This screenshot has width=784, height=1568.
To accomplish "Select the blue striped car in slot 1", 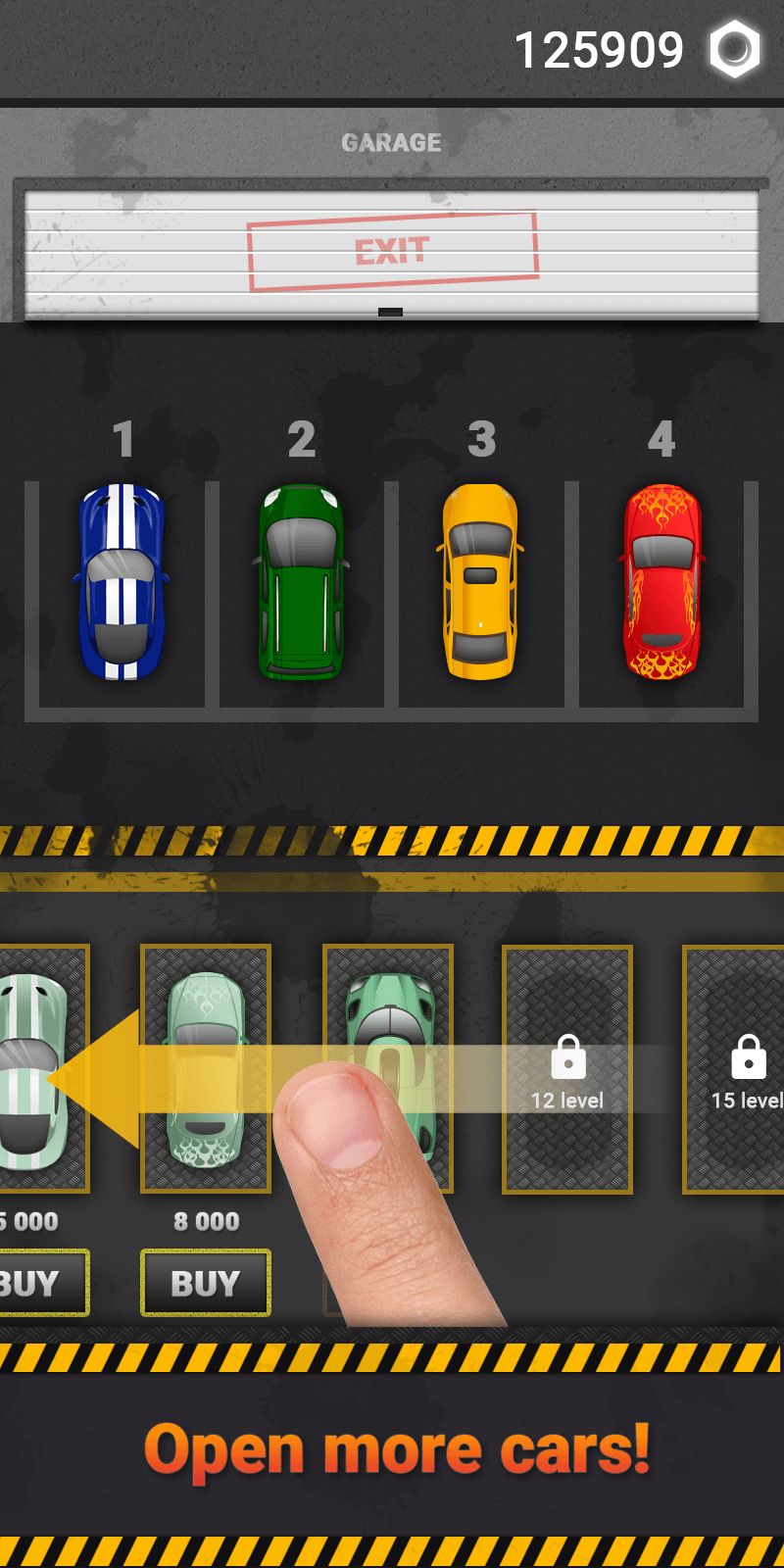I will (122, 581).
